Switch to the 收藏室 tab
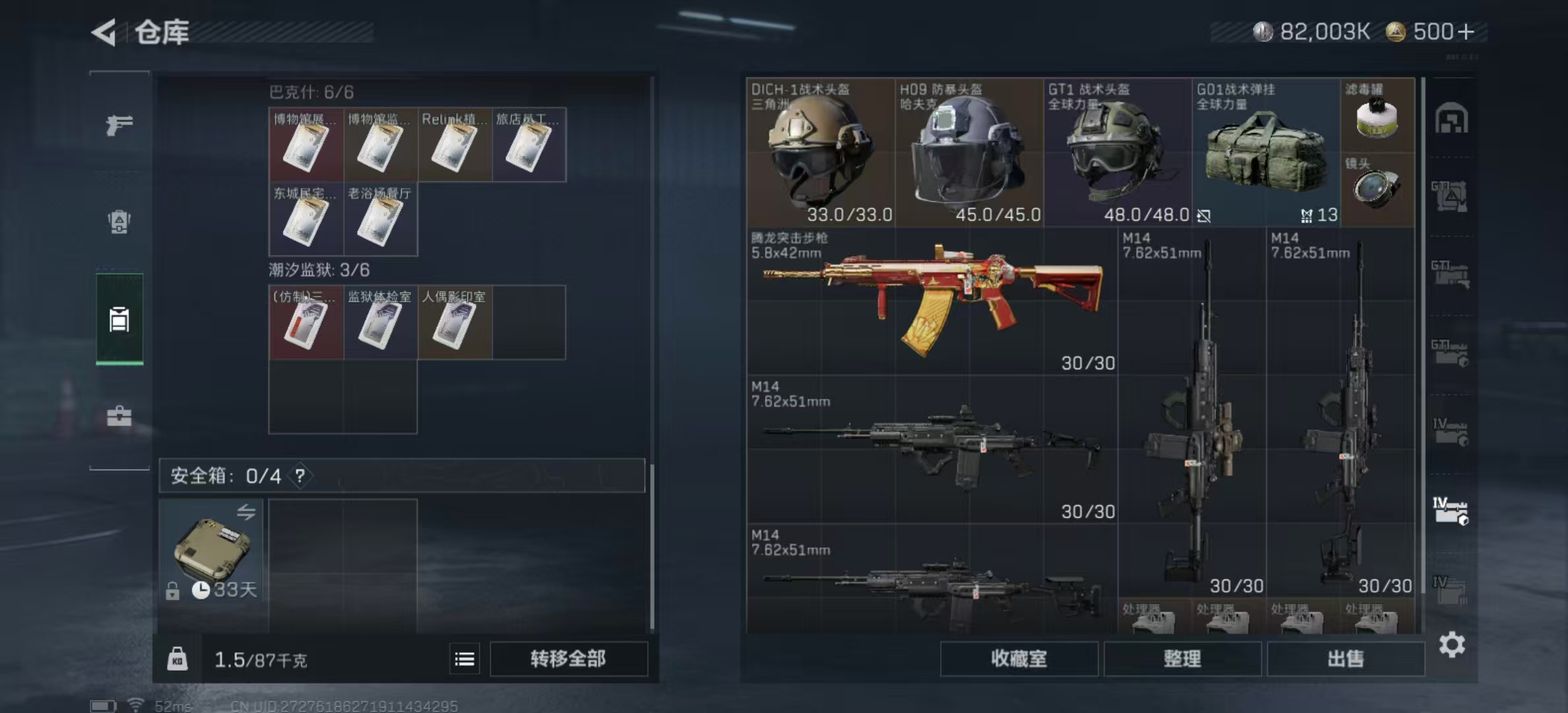Viewport: 1568px width, 713px height. [1018, 659]
